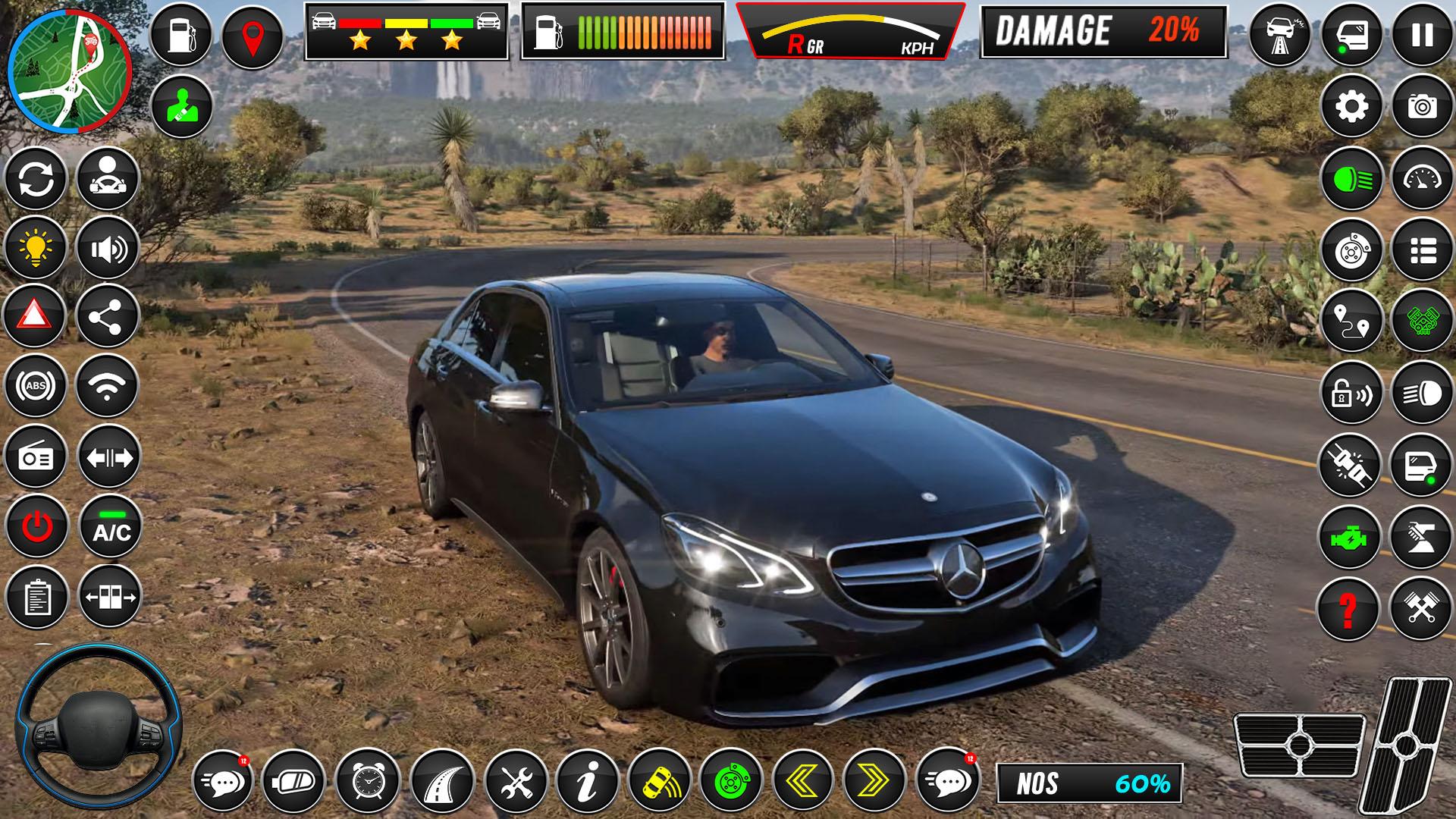Signal right with the yellow chevron

tap(874, 780)
